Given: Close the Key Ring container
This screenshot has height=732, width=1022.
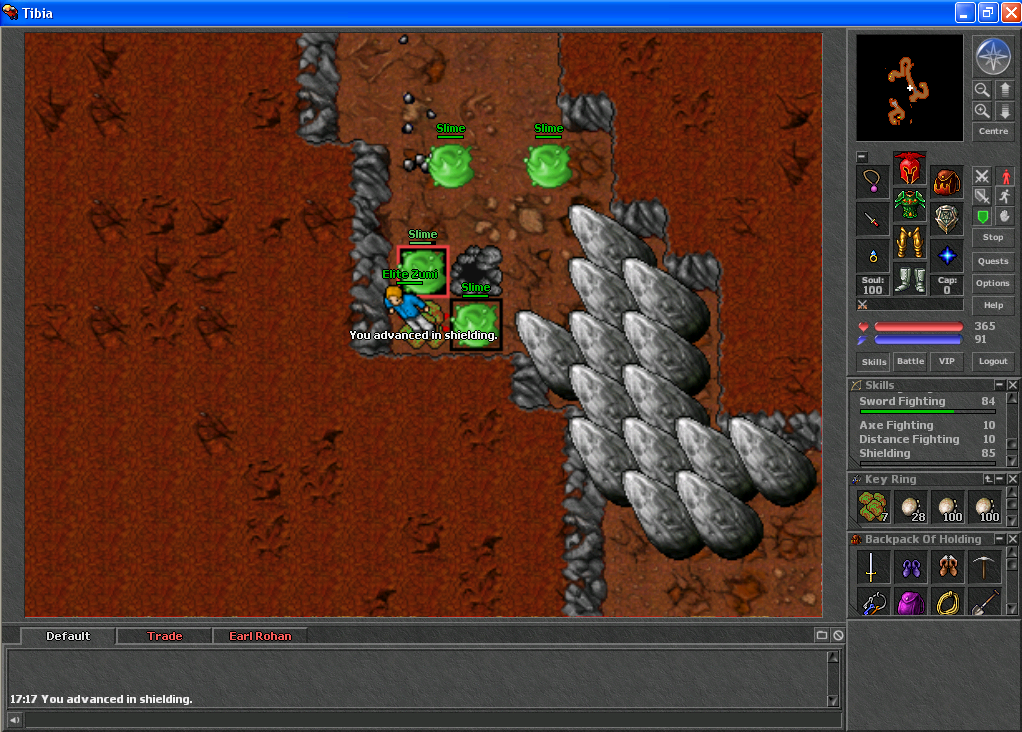Looking at the screenshot, I should pyautogui.click(x=1012, y=479).
